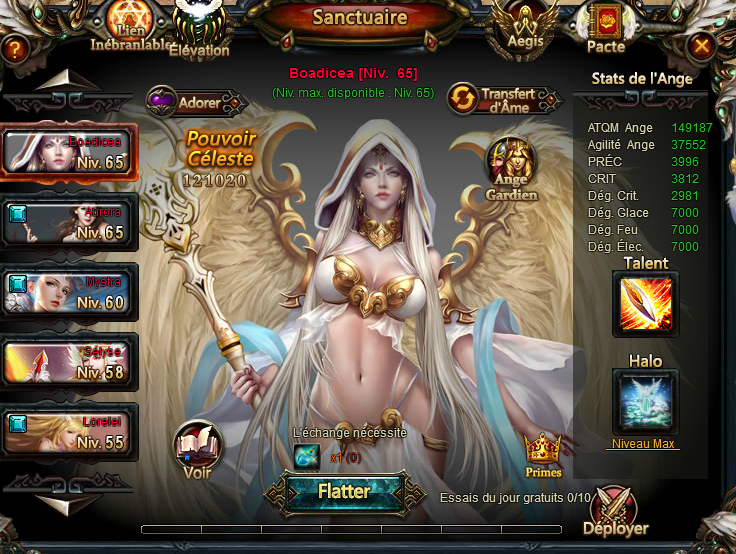View the angel's Talent skill icon

(x=645, y=304)
